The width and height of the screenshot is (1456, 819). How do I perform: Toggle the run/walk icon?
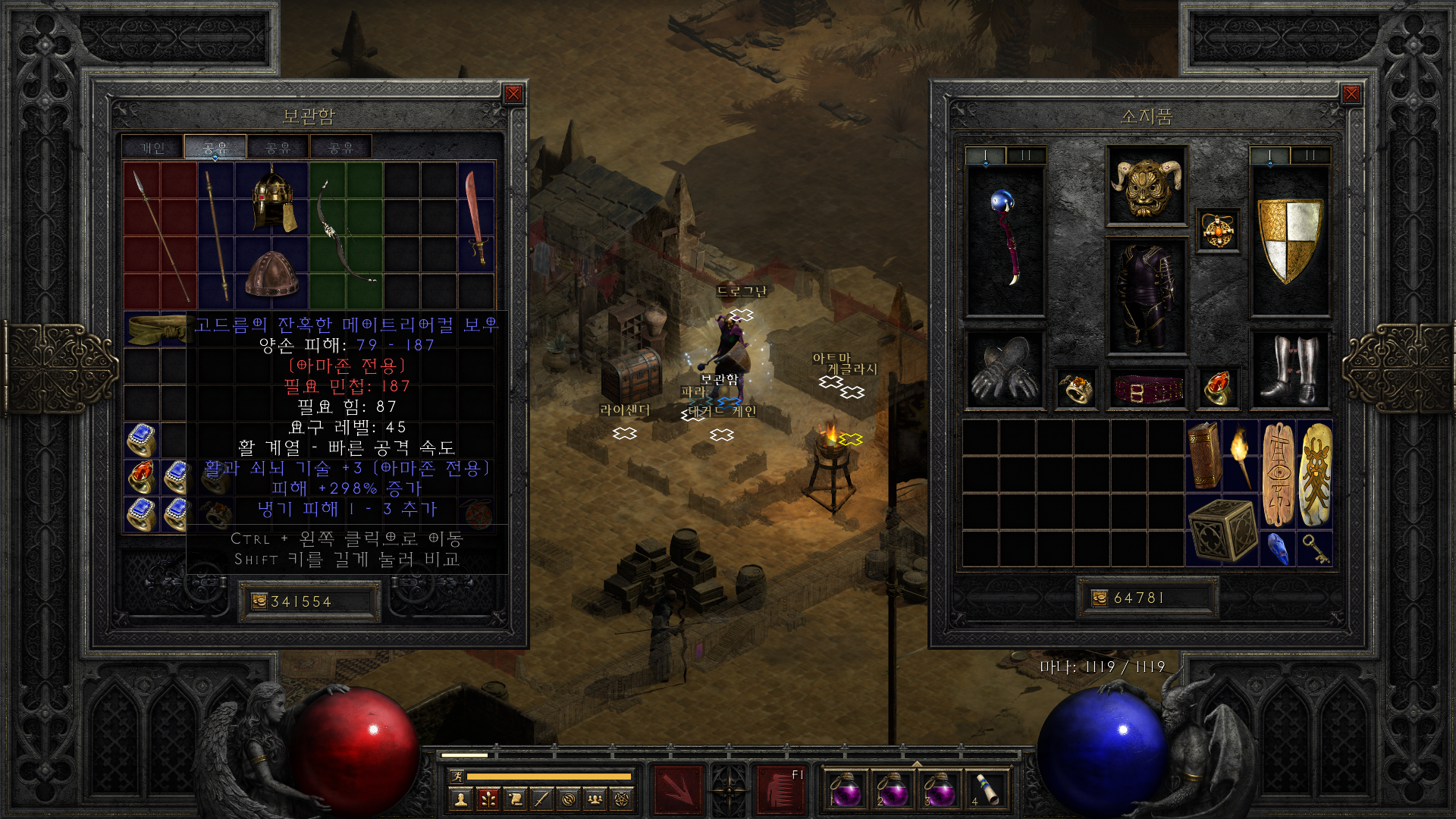457,776
